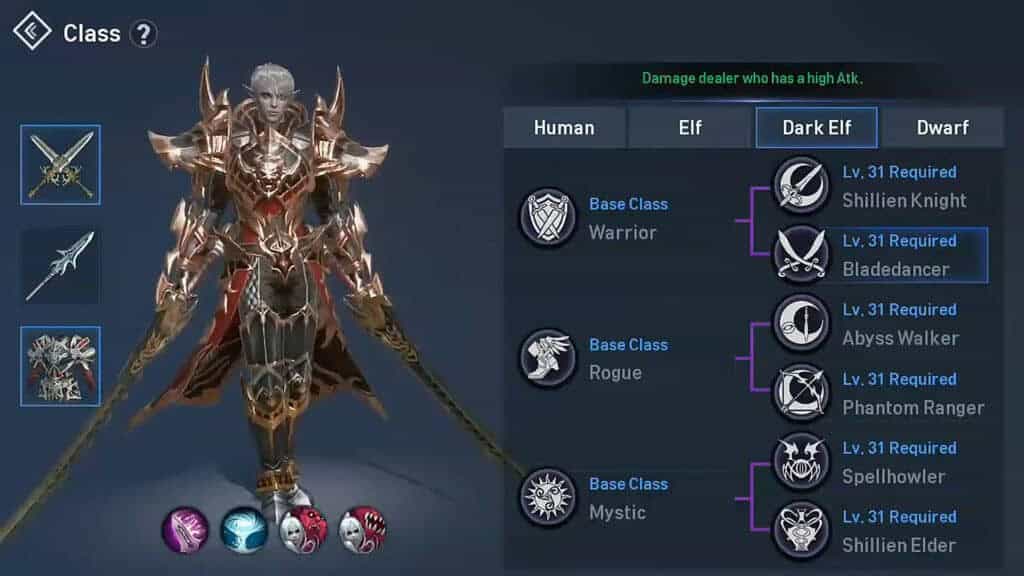Image resolution: width=1024 pixels, height=576 pixels.
Task: View the blue swirl skill icon
Action: [244, 529]
